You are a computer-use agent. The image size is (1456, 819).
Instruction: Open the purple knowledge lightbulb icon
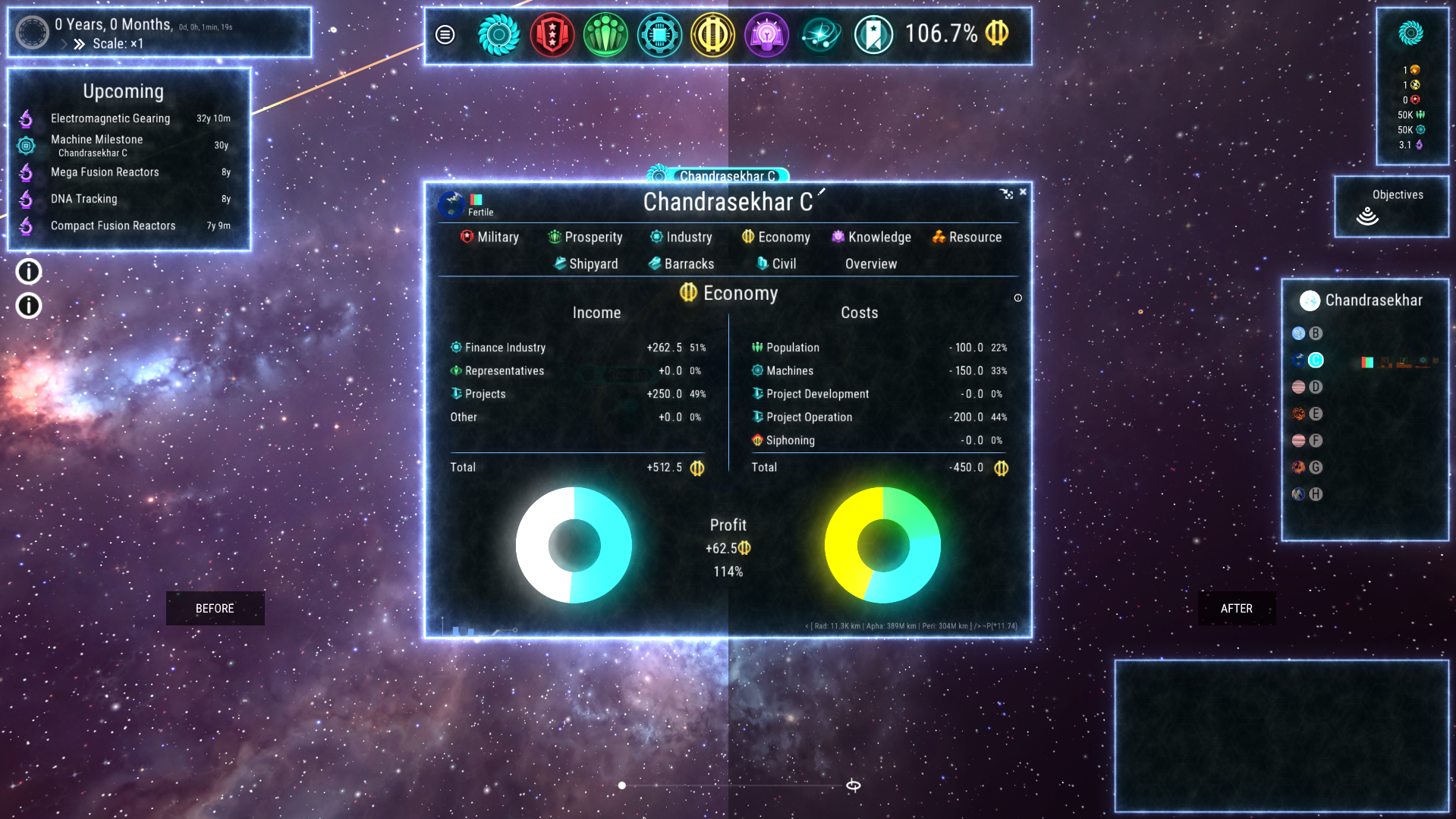766,34
